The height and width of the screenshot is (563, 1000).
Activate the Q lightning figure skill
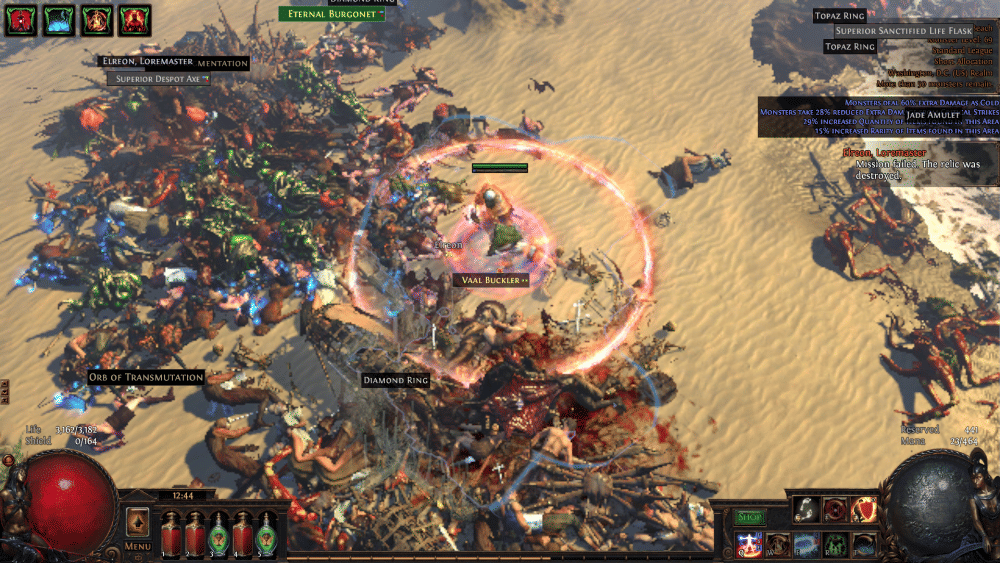click(x=749, y=544)
